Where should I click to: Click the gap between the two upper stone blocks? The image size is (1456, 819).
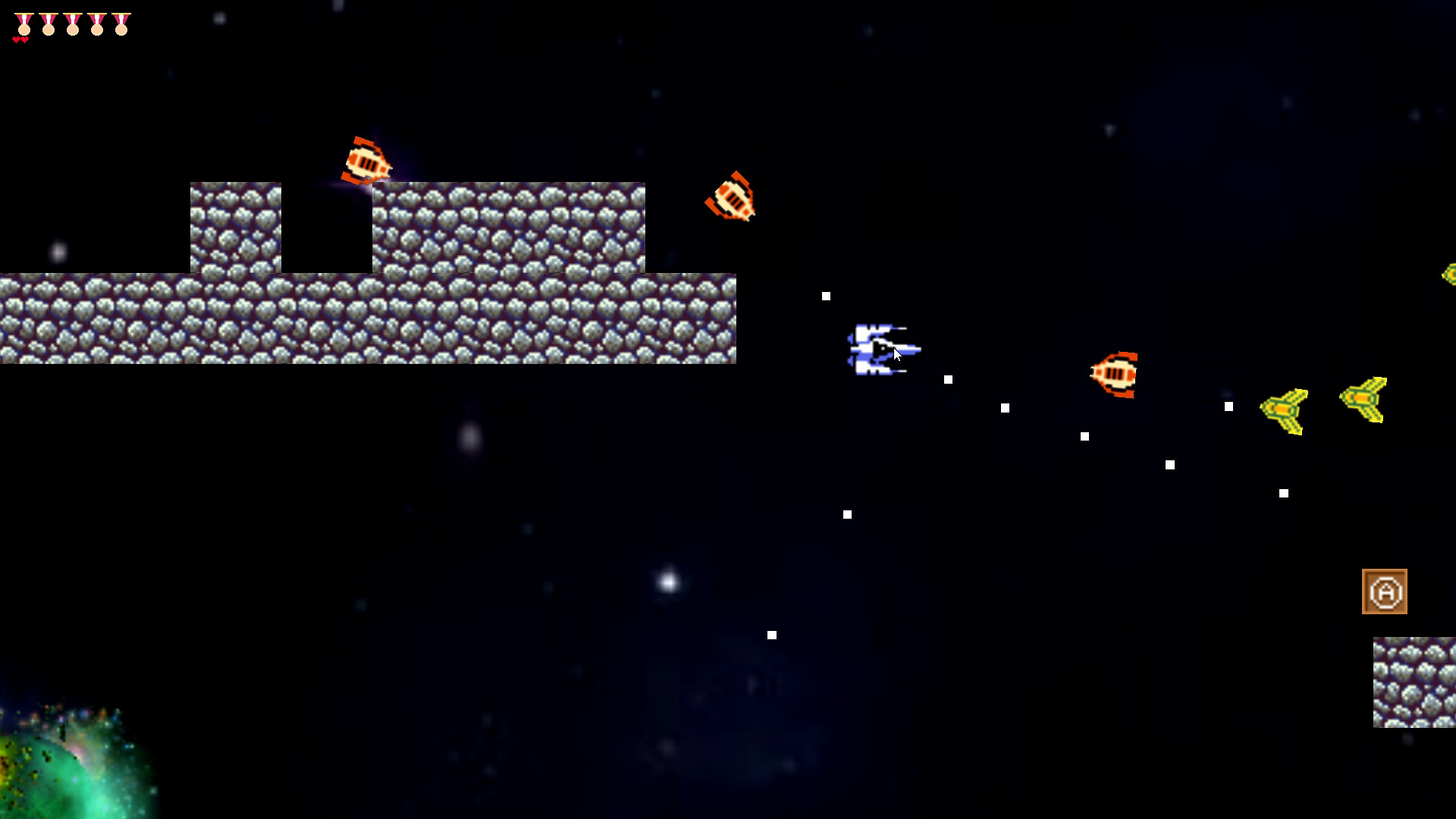tap(328, 227)
